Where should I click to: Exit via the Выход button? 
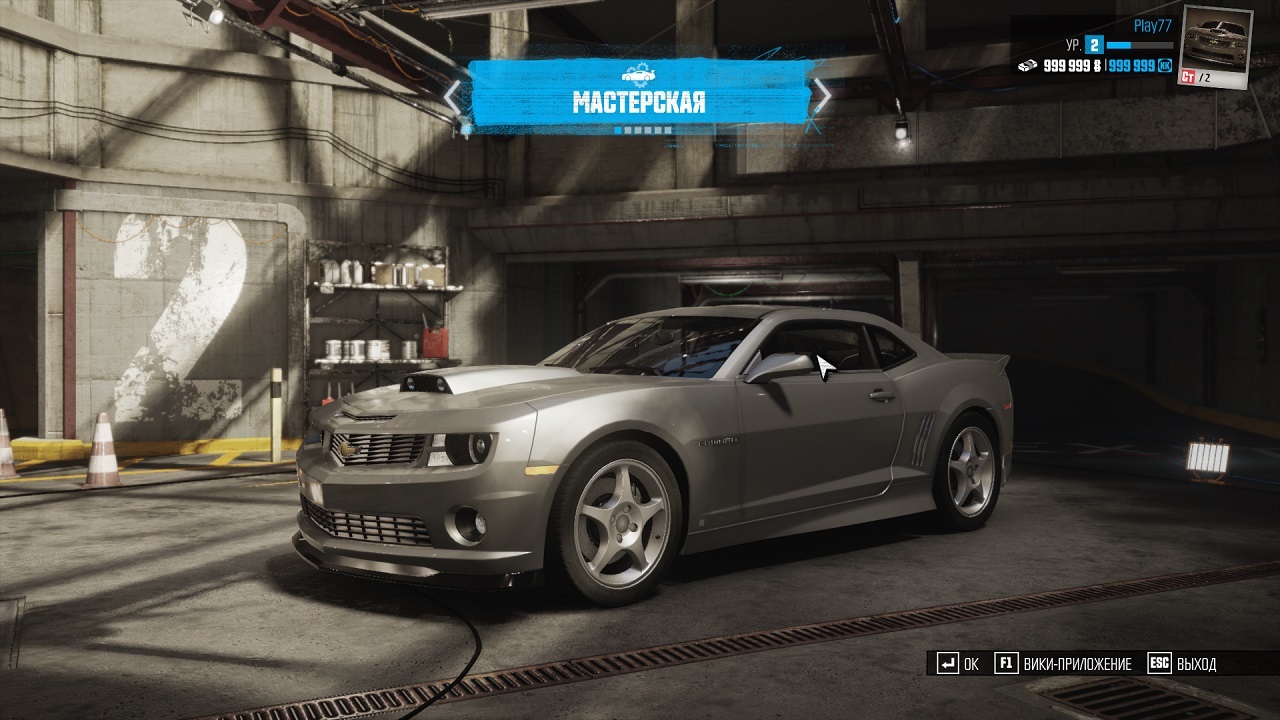pyautogui.click(x=1183, y=664)
